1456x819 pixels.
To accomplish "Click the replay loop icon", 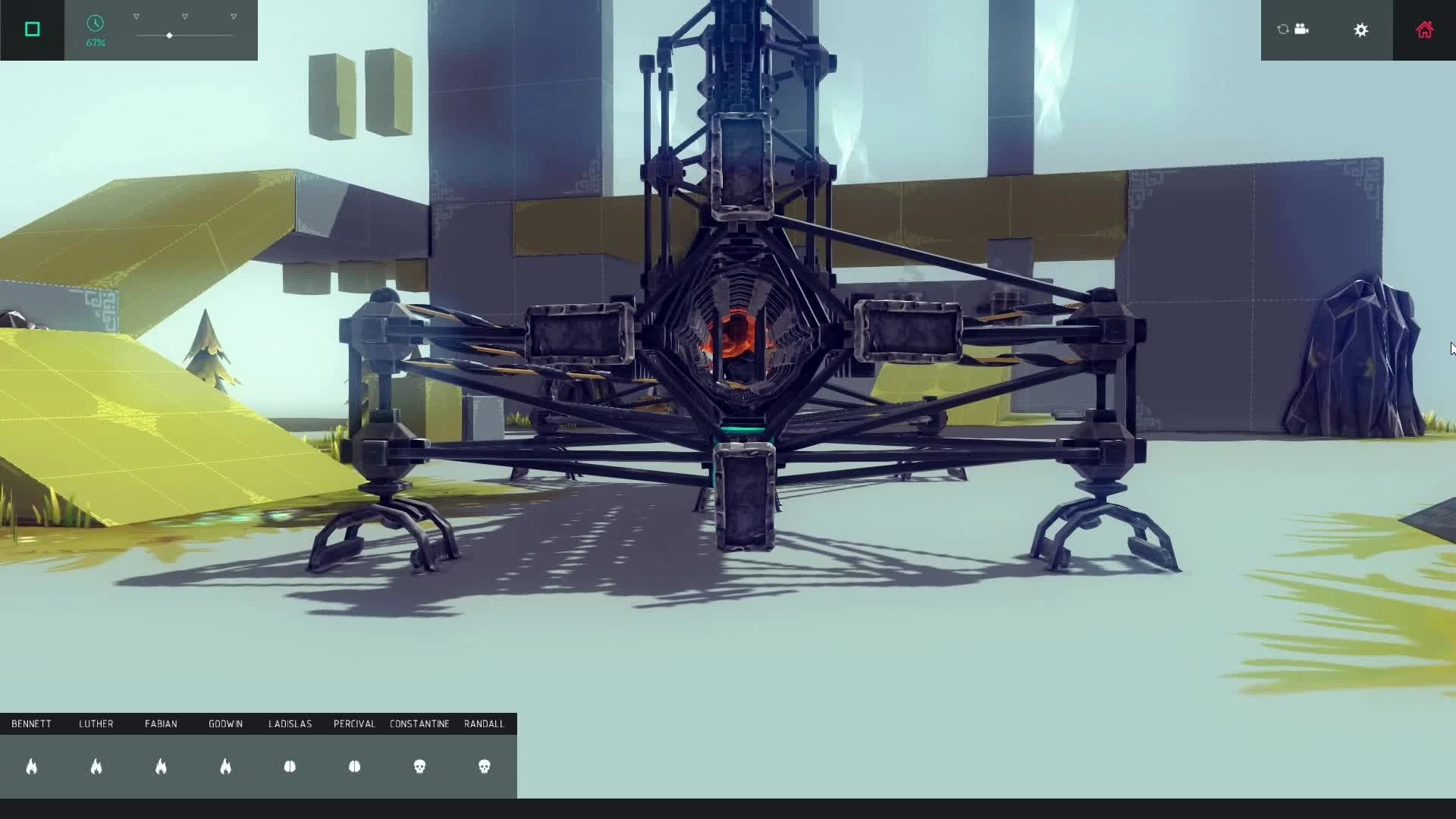I will click(1282, 29).
